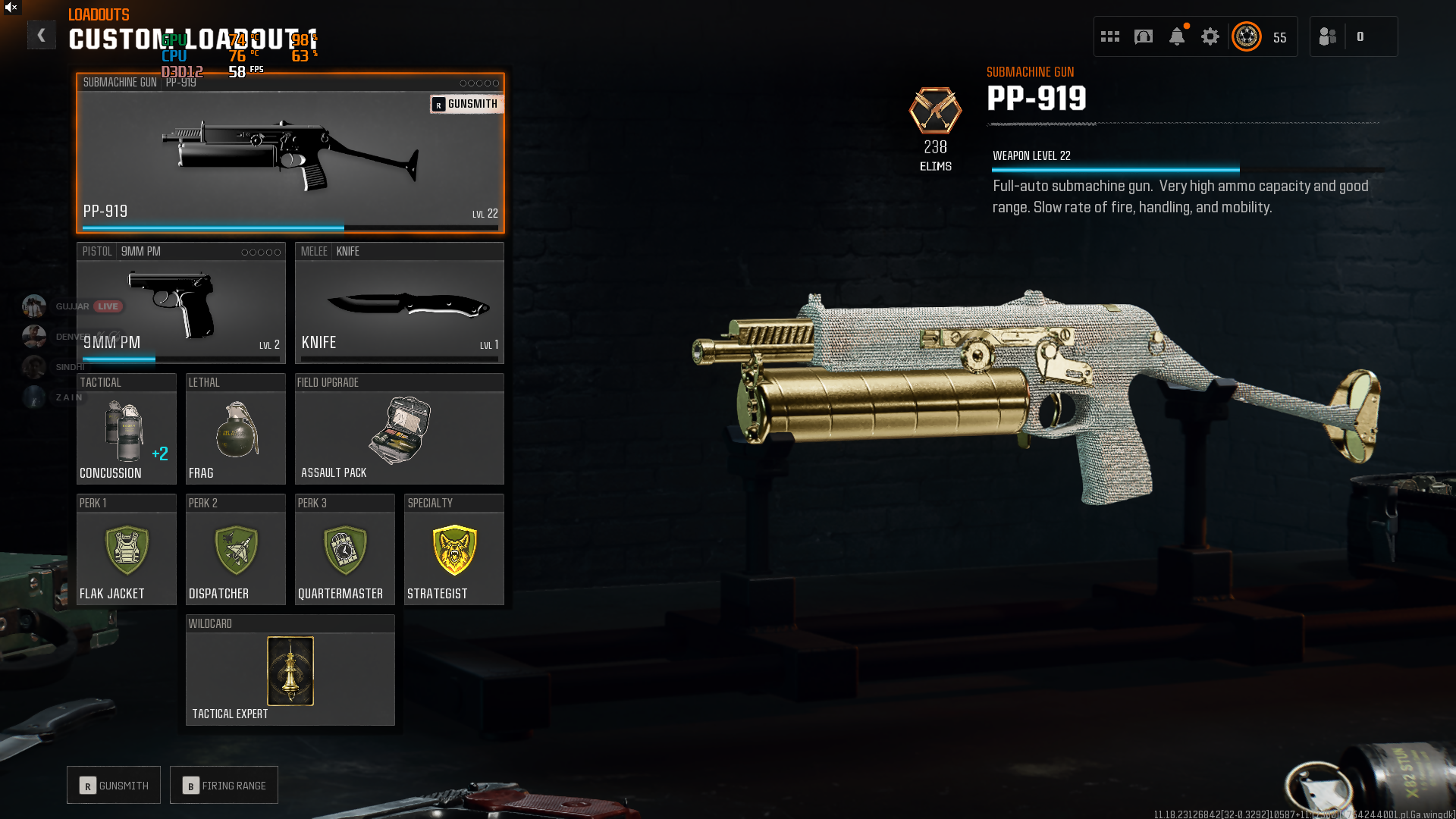Image resolution: width=1456 pixels, height=819 pixels.
Task: Show notifications via the bell icon
Action: (x=1177, y=36)
